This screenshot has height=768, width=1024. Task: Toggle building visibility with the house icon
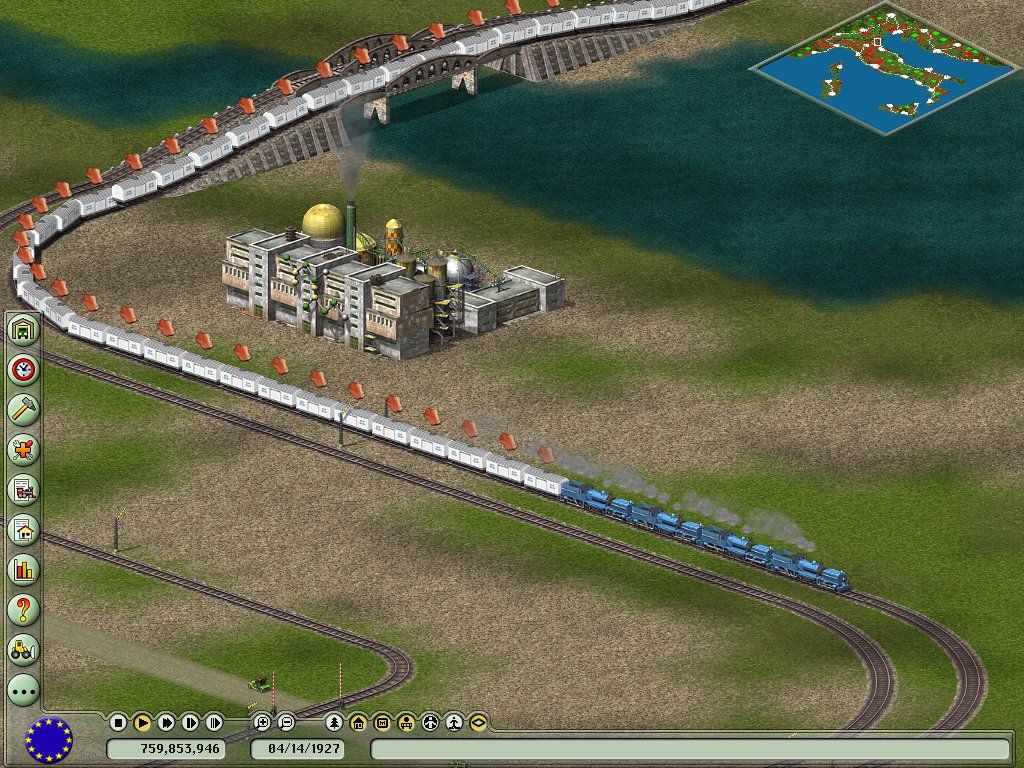click(x=358, y=722)
